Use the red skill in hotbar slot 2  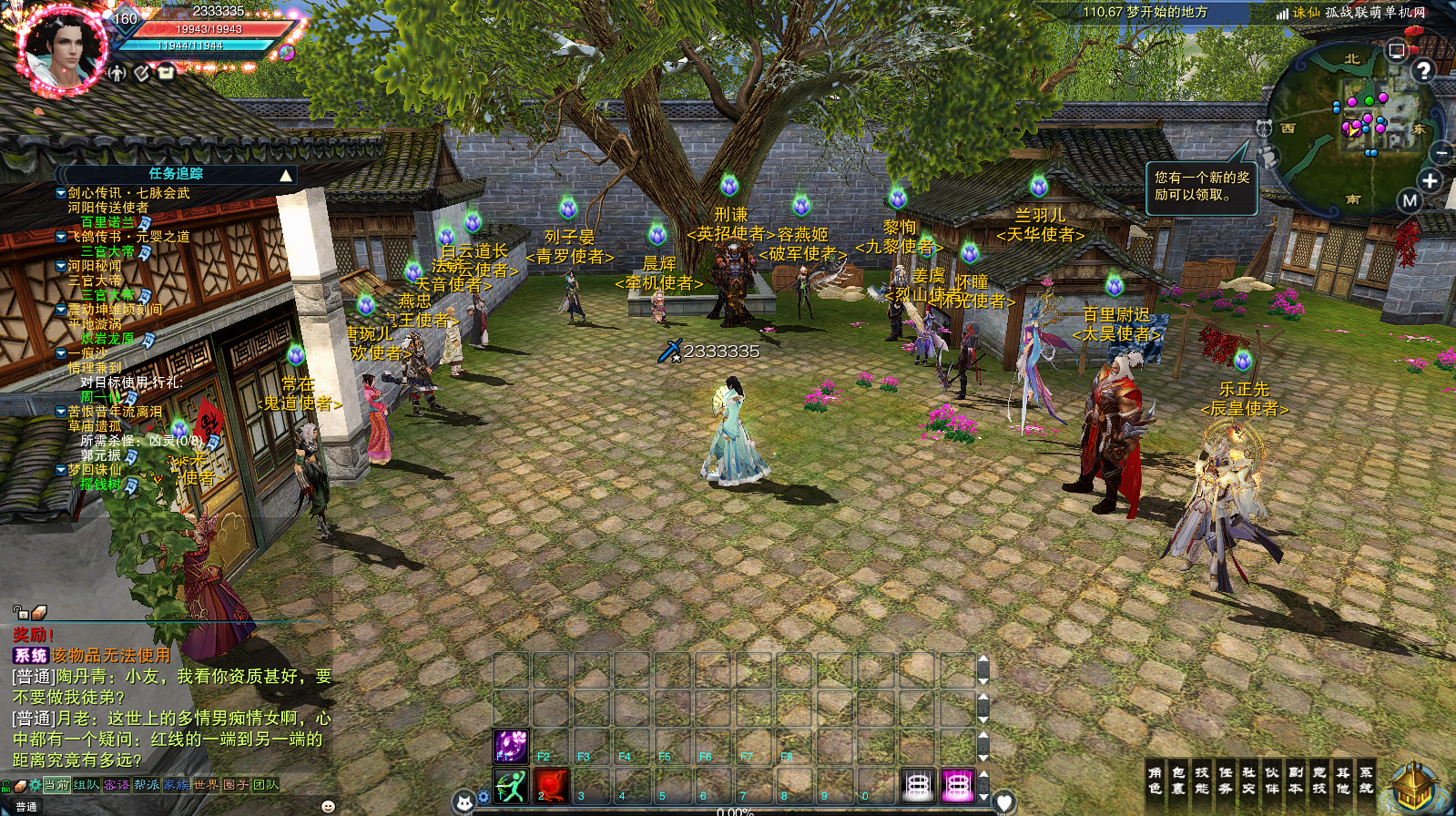(551, 785)
